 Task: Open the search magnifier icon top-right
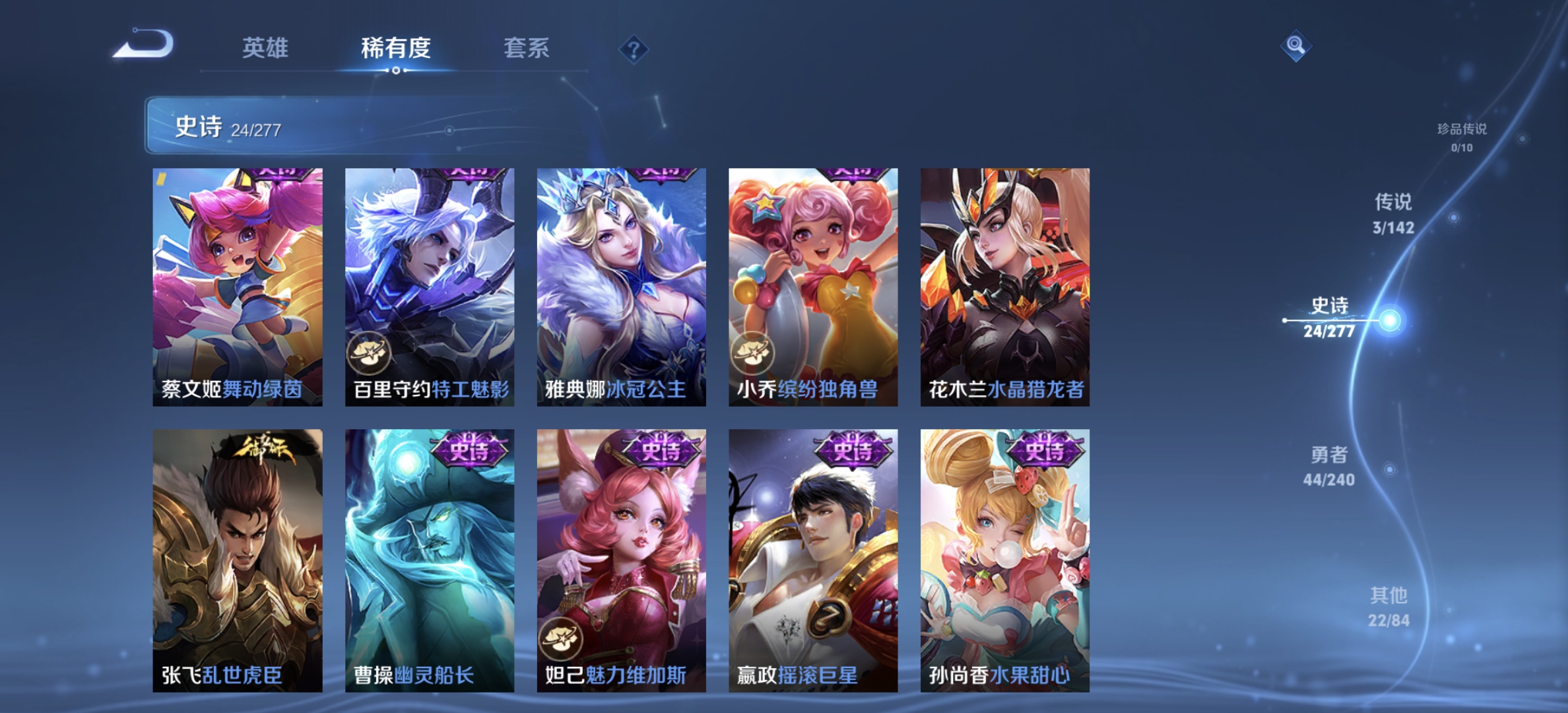point(1295,45)
